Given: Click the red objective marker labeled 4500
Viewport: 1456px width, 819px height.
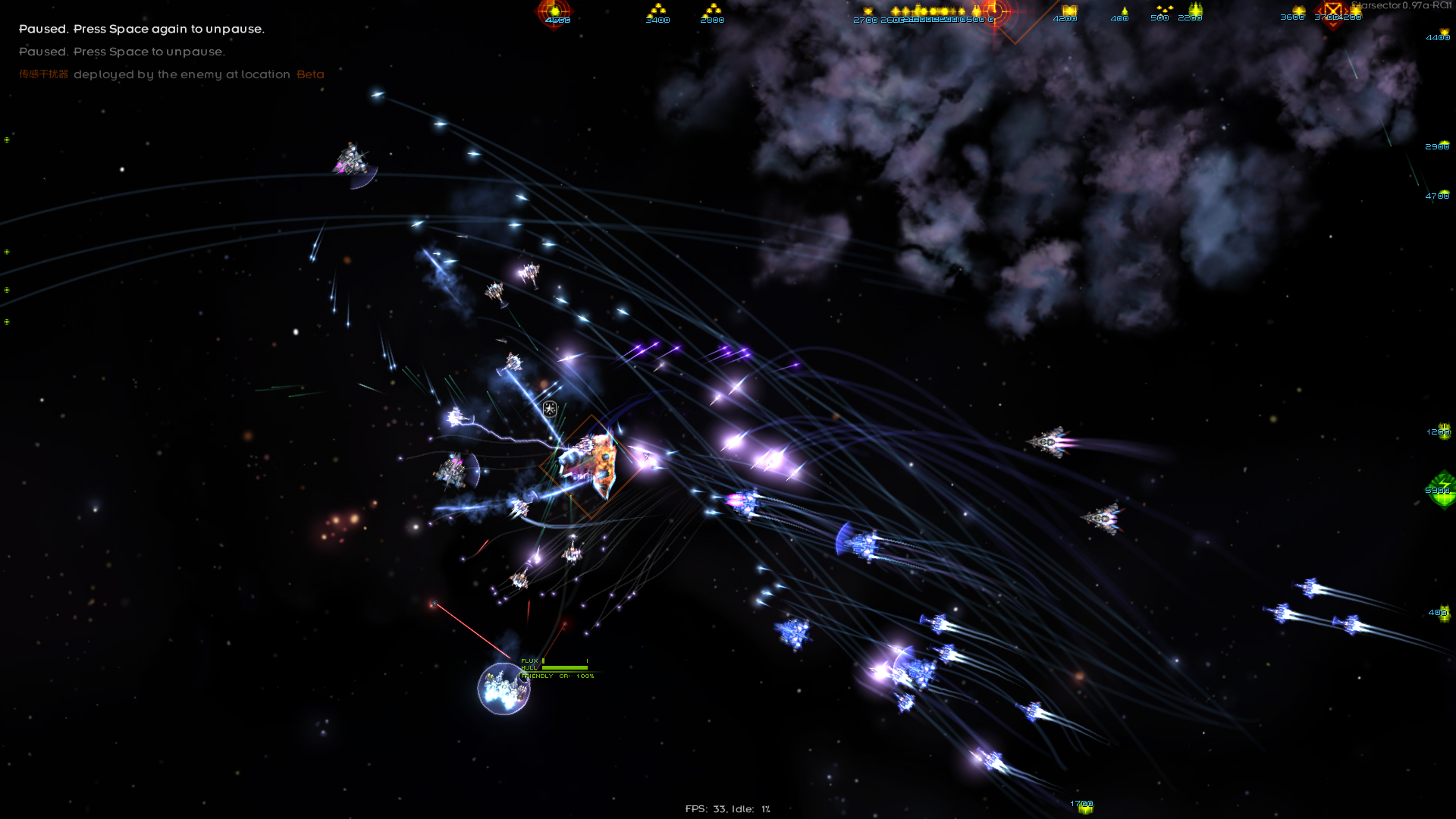Looking at the screenshot, I should click(555, 12).
